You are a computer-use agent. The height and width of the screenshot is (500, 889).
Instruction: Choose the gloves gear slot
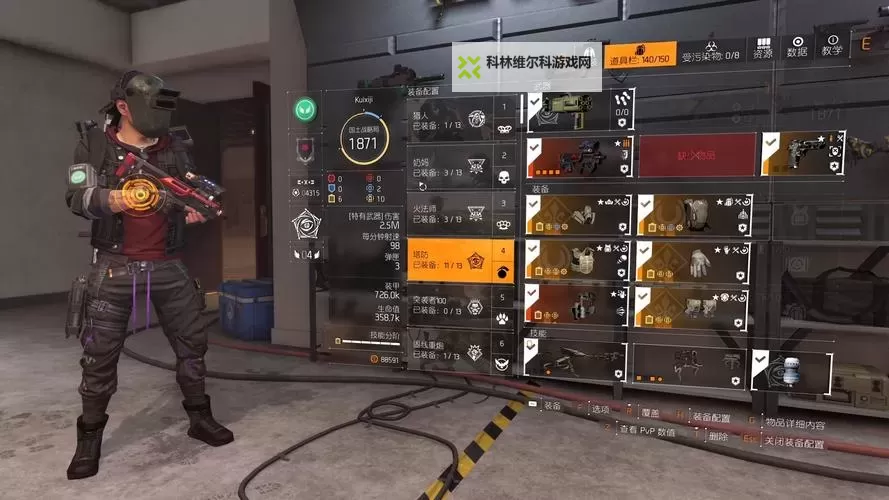pyautogui.click(x=691, y=261)
